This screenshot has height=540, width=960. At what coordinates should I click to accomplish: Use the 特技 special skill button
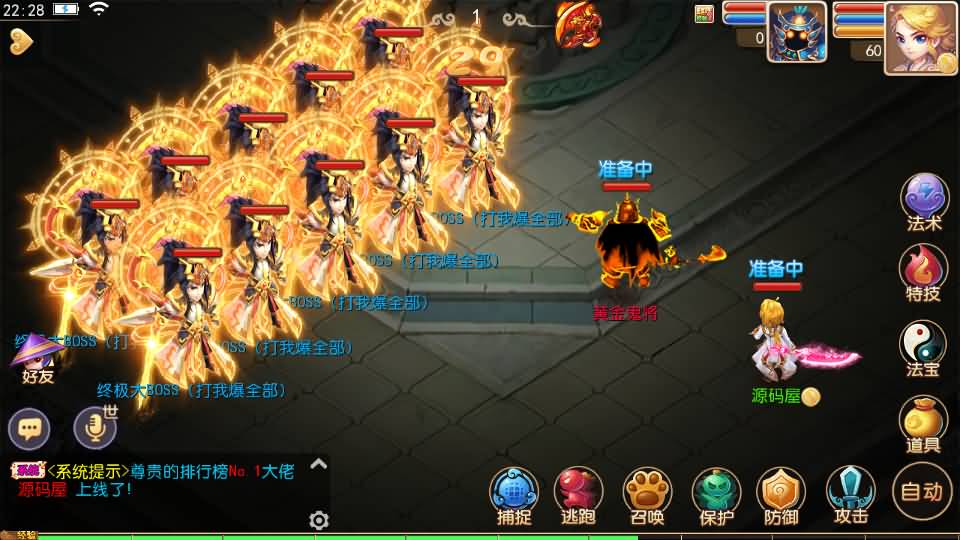pos(924,270)
